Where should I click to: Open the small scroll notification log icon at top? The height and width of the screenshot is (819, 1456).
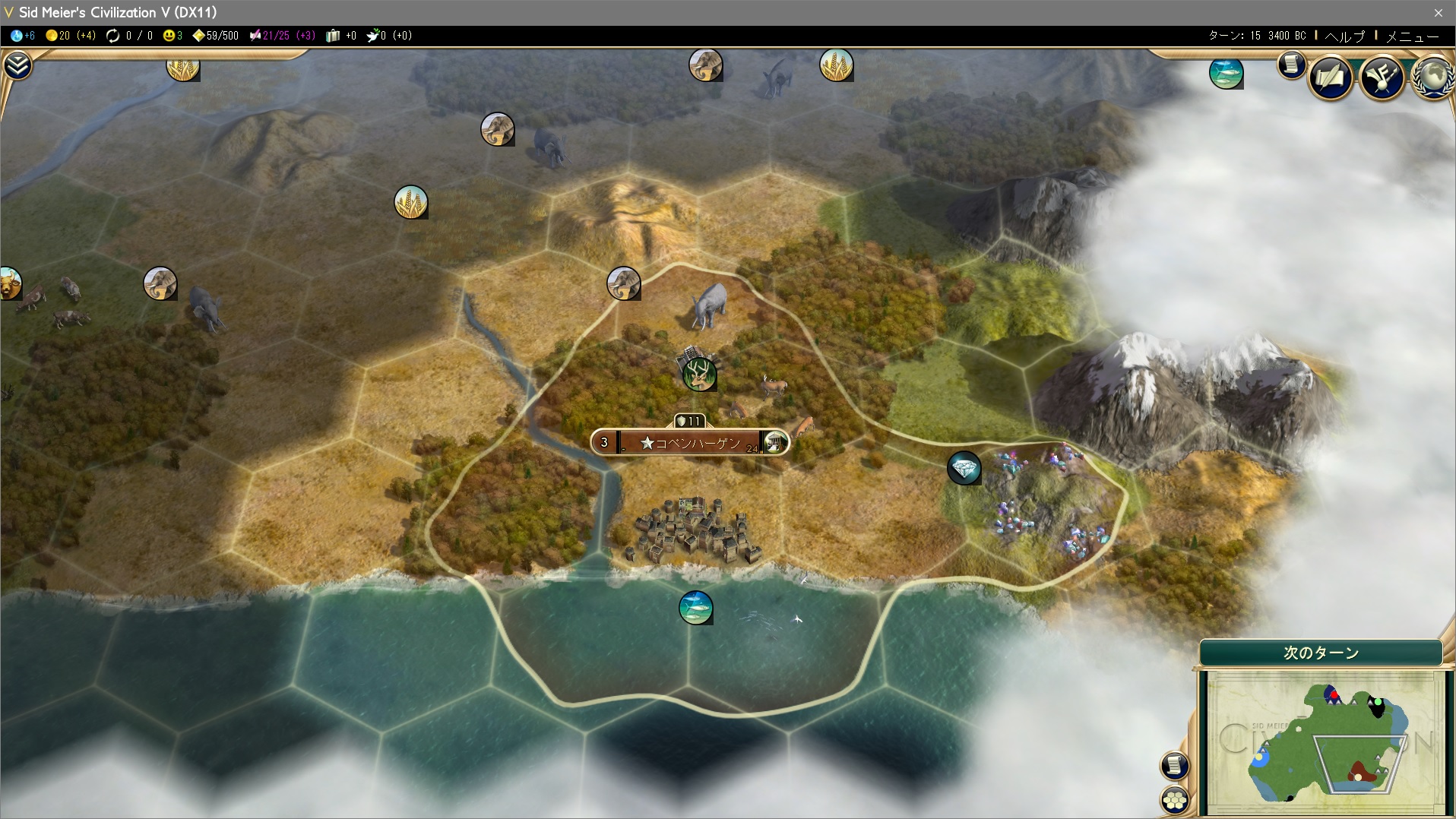point(1291,65)
